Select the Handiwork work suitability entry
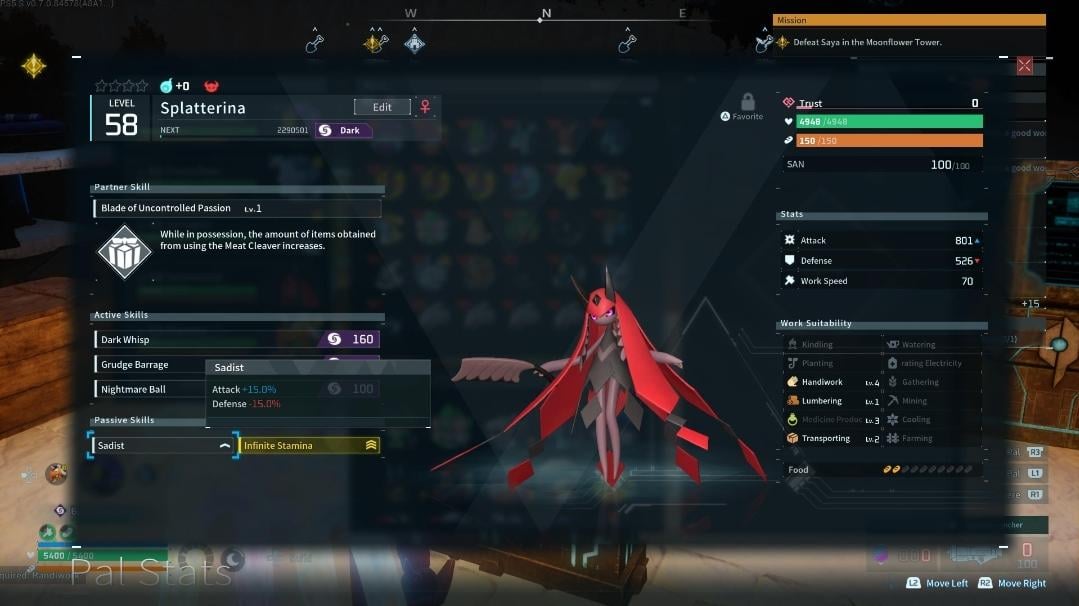The height and width of the screenshot is (606, 1079). pos(832,382)
